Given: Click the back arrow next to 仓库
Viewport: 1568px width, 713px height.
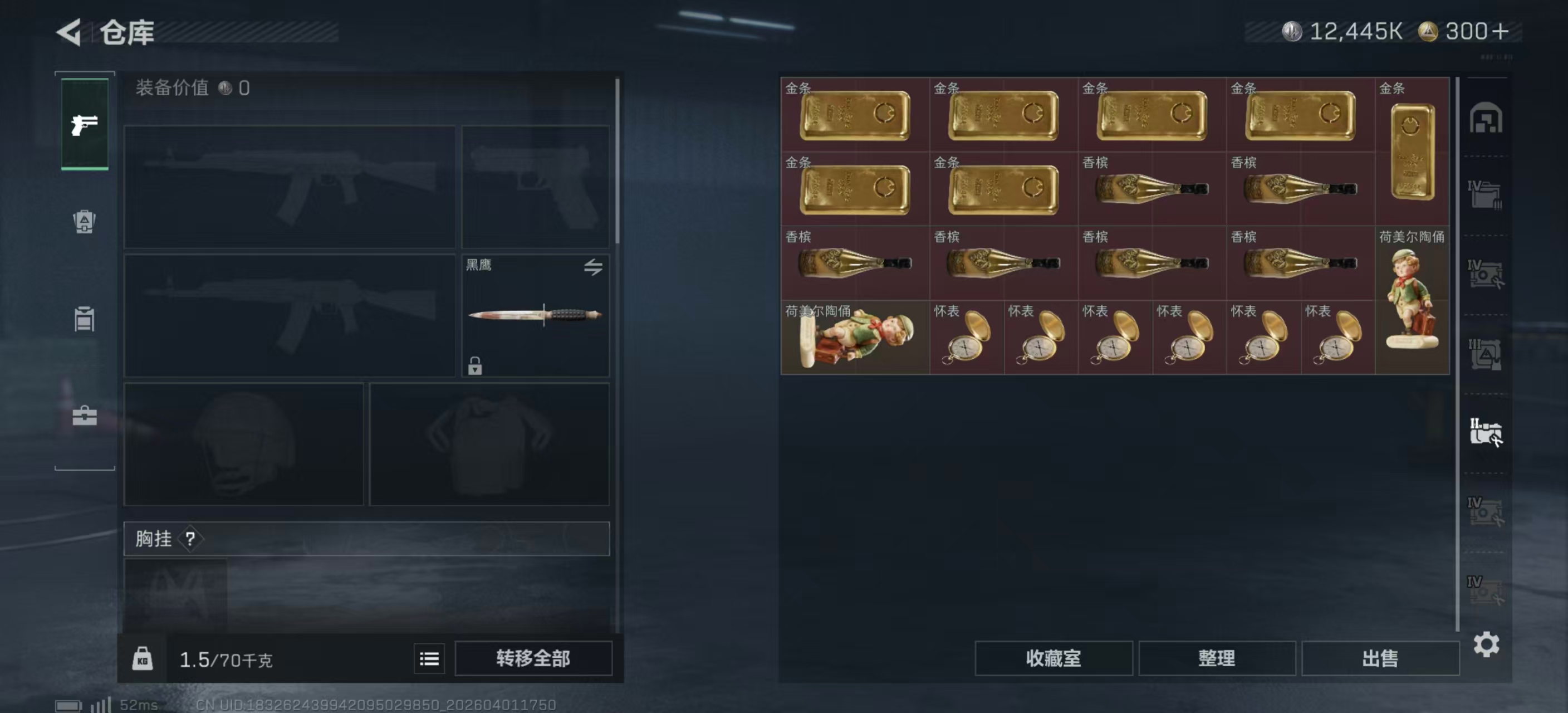Looking at the screenshot, I should [x=69, y=32].
